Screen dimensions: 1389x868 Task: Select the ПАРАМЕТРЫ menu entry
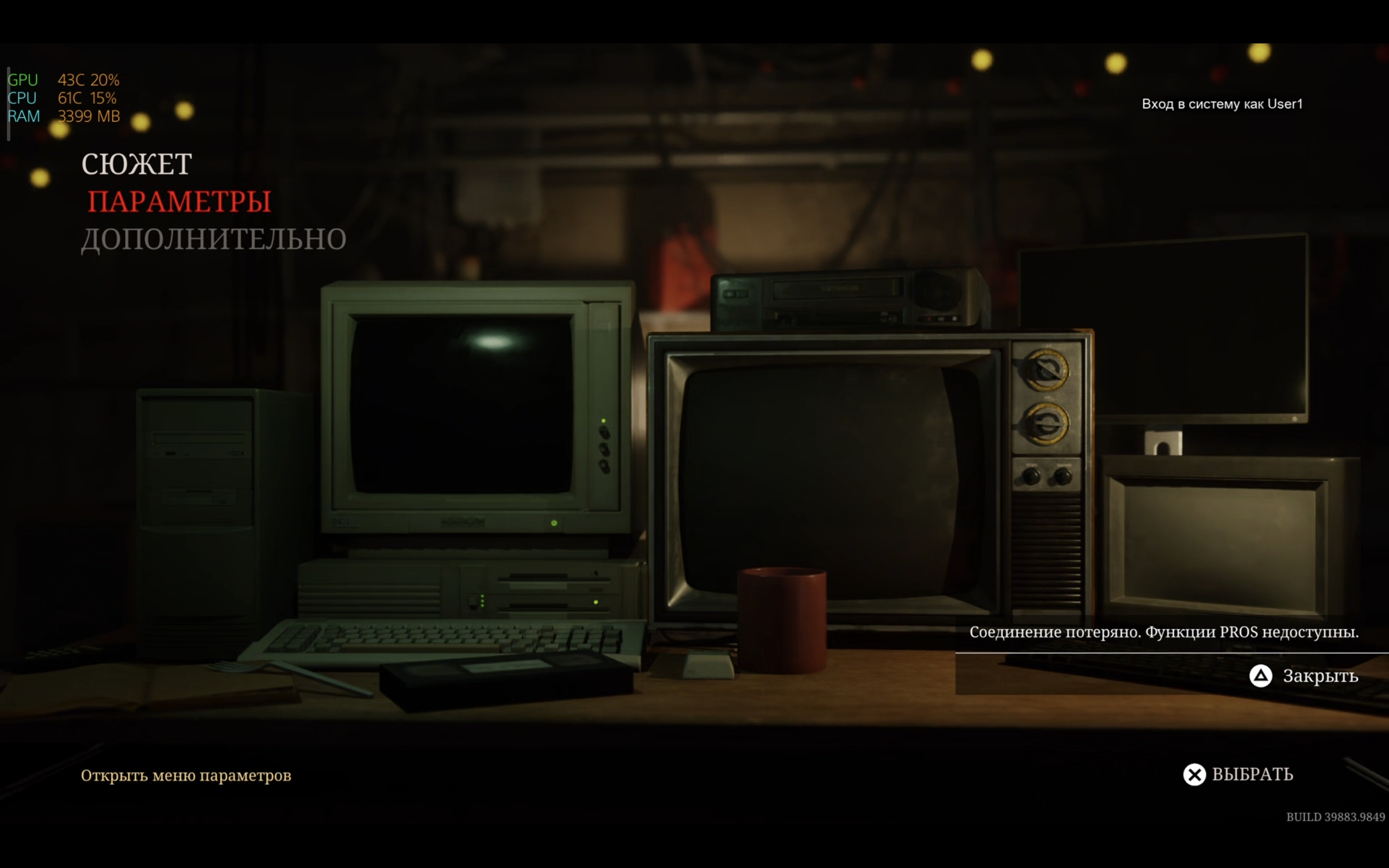point(178,202)
